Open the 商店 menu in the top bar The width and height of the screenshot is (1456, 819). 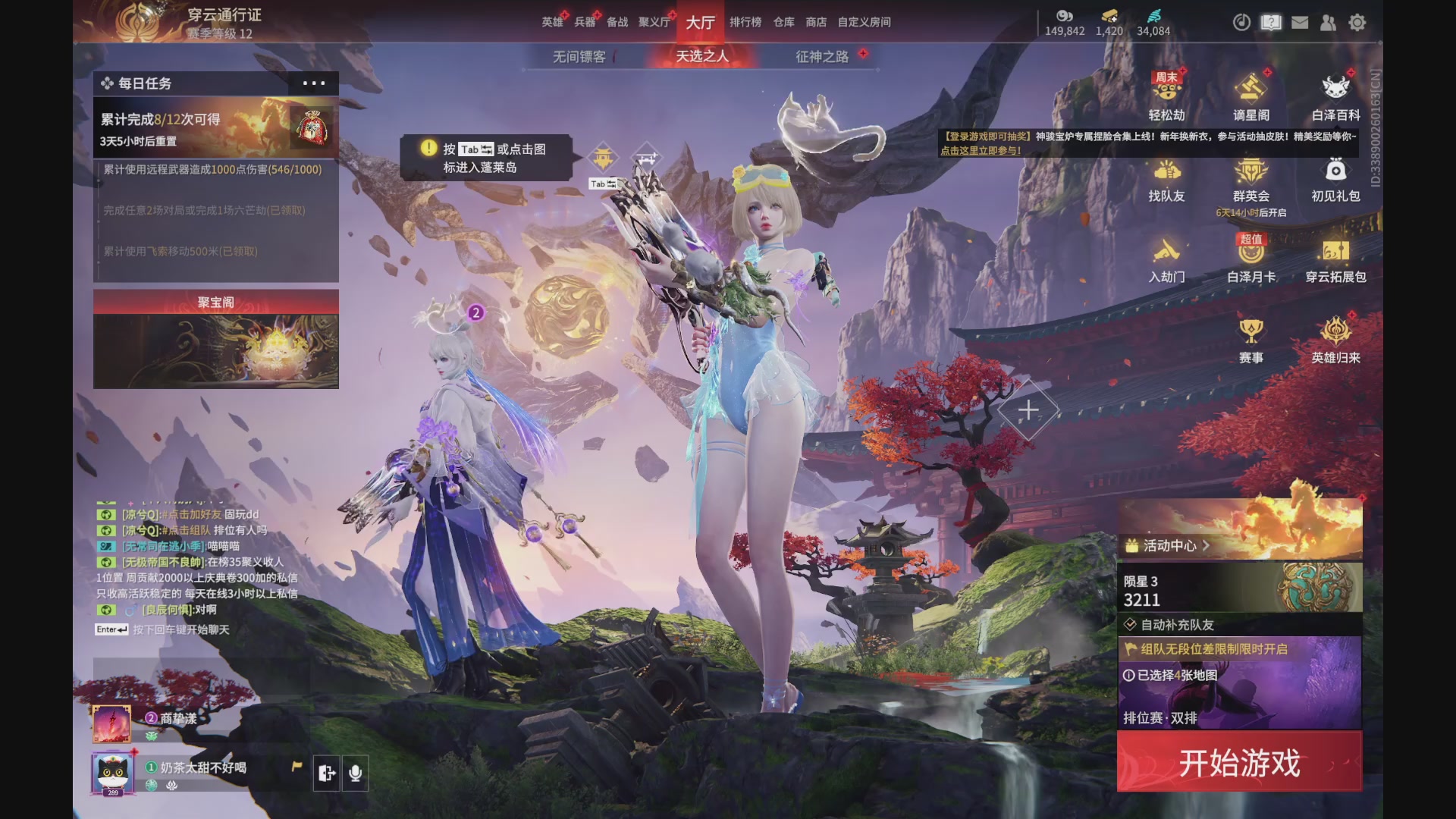[814, 23]
